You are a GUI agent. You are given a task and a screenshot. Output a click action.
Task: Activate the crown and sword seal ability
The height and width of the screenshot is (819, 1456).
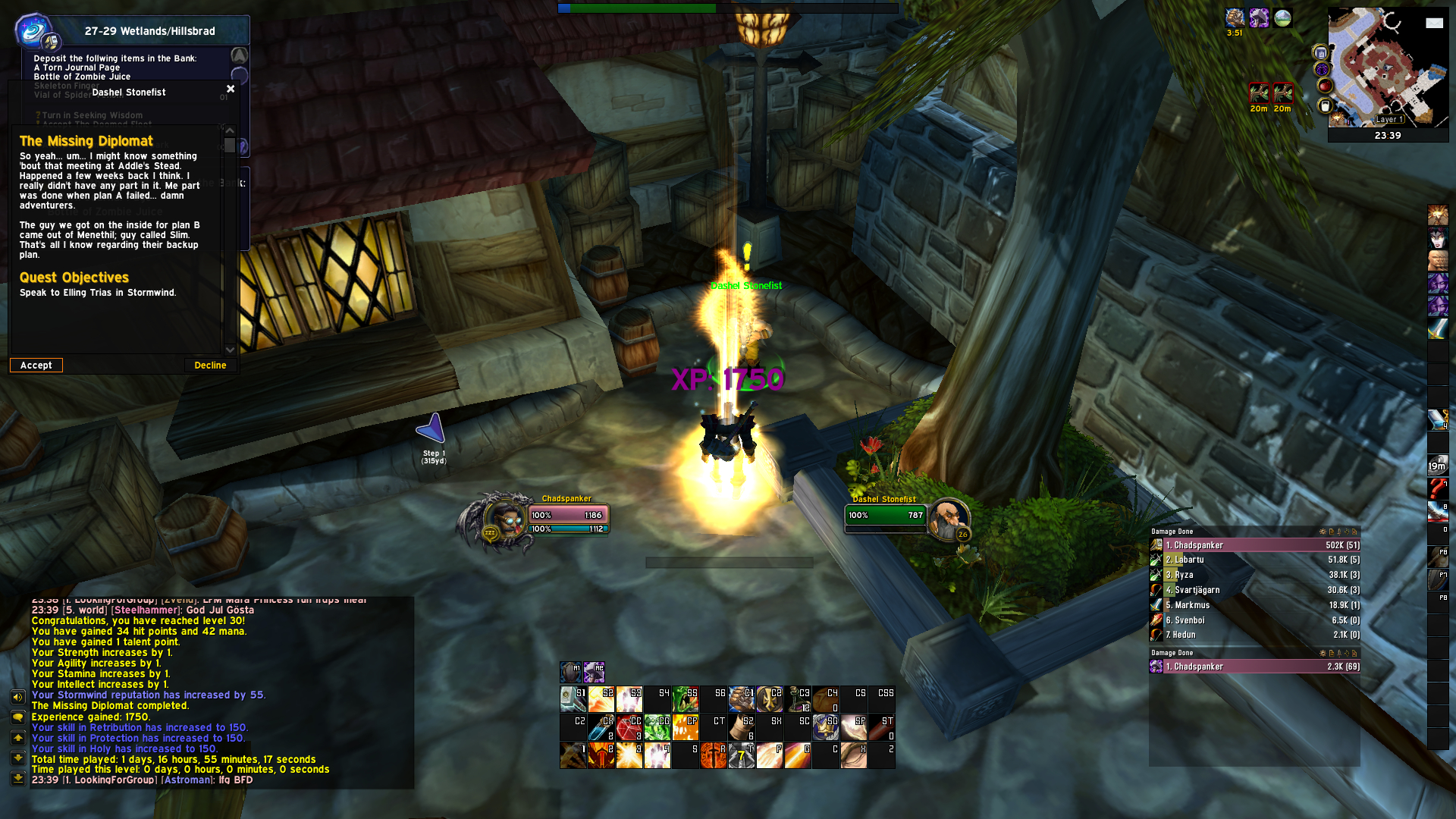pos(825,727)
